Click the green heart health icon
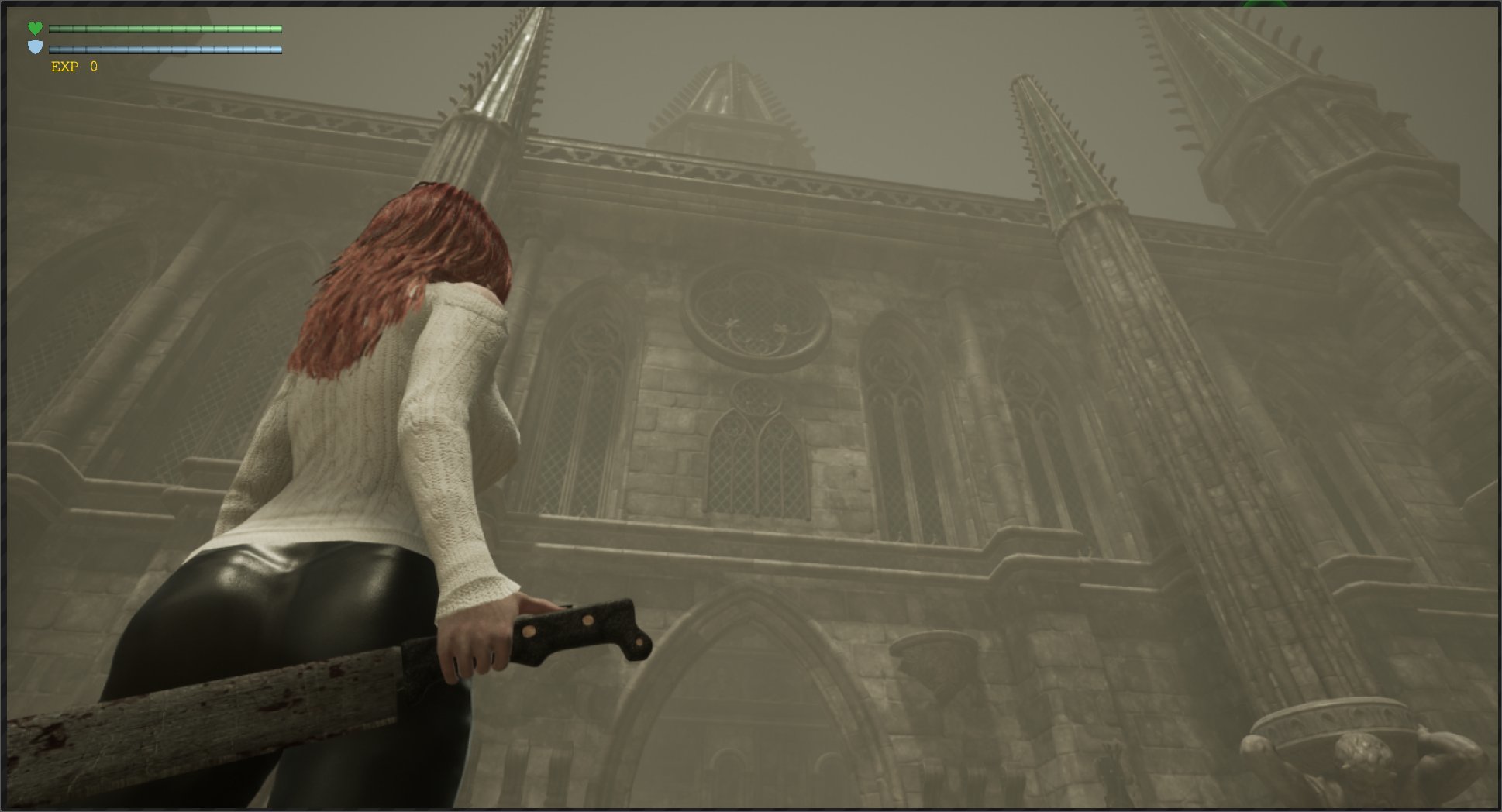This screenshot has width=1502, height=812. [x=34, y=28]
